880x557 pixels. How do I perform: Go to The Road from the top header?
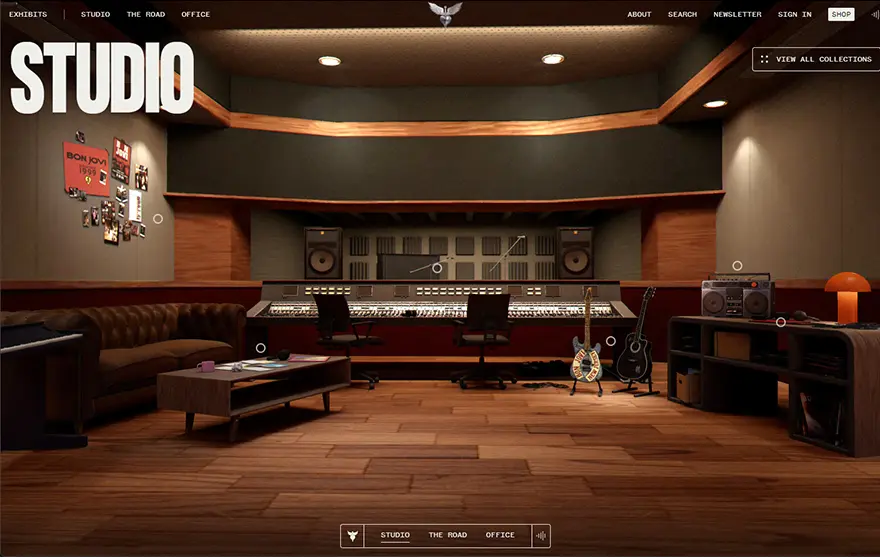146,15
